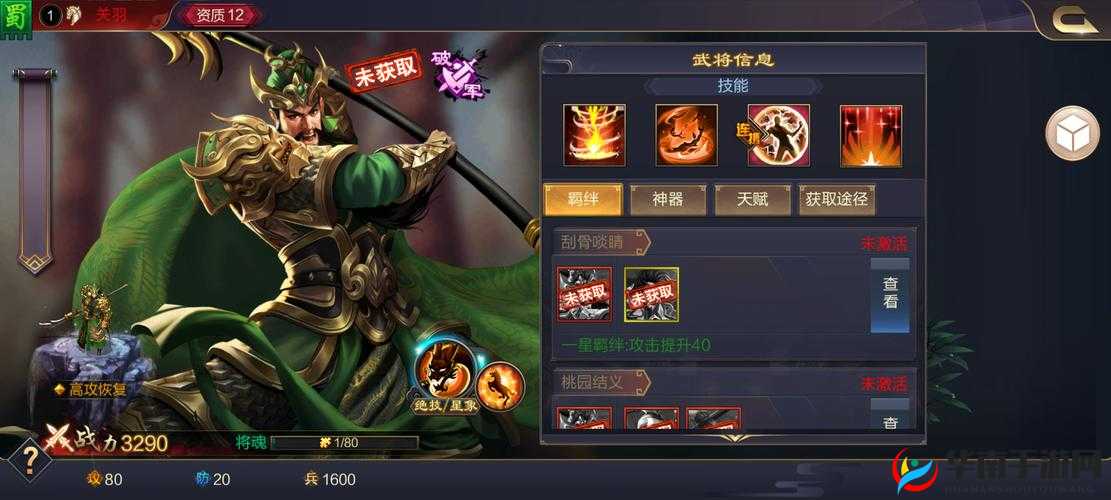Open the 天赋 tab
Image resolution: width=1111 pixels, height=500 pixels.
point(752,199)
